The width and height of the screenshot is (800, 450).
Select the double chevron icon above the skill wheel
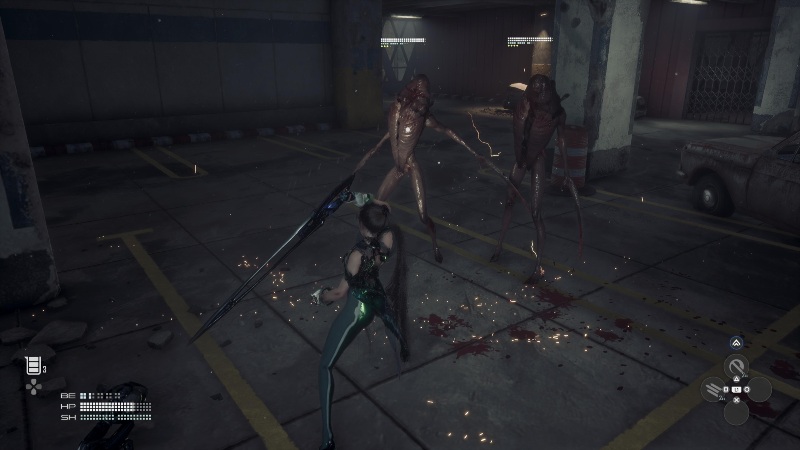tap(737, 342)
